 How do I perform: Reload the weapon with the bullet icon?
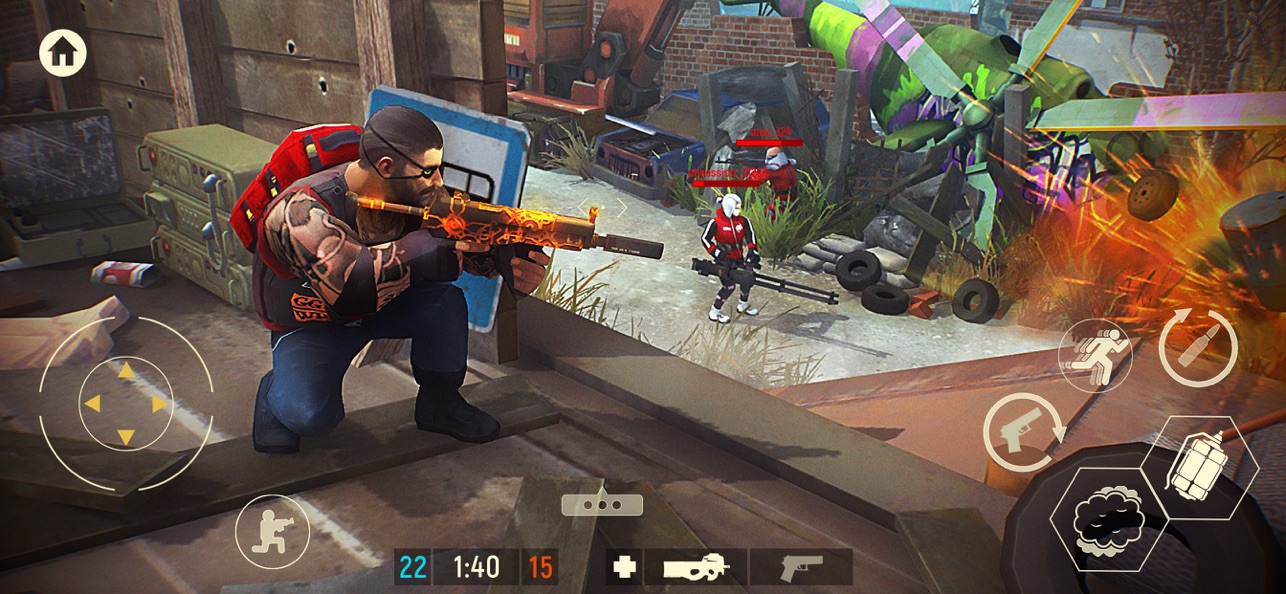tap(1198, 349)
